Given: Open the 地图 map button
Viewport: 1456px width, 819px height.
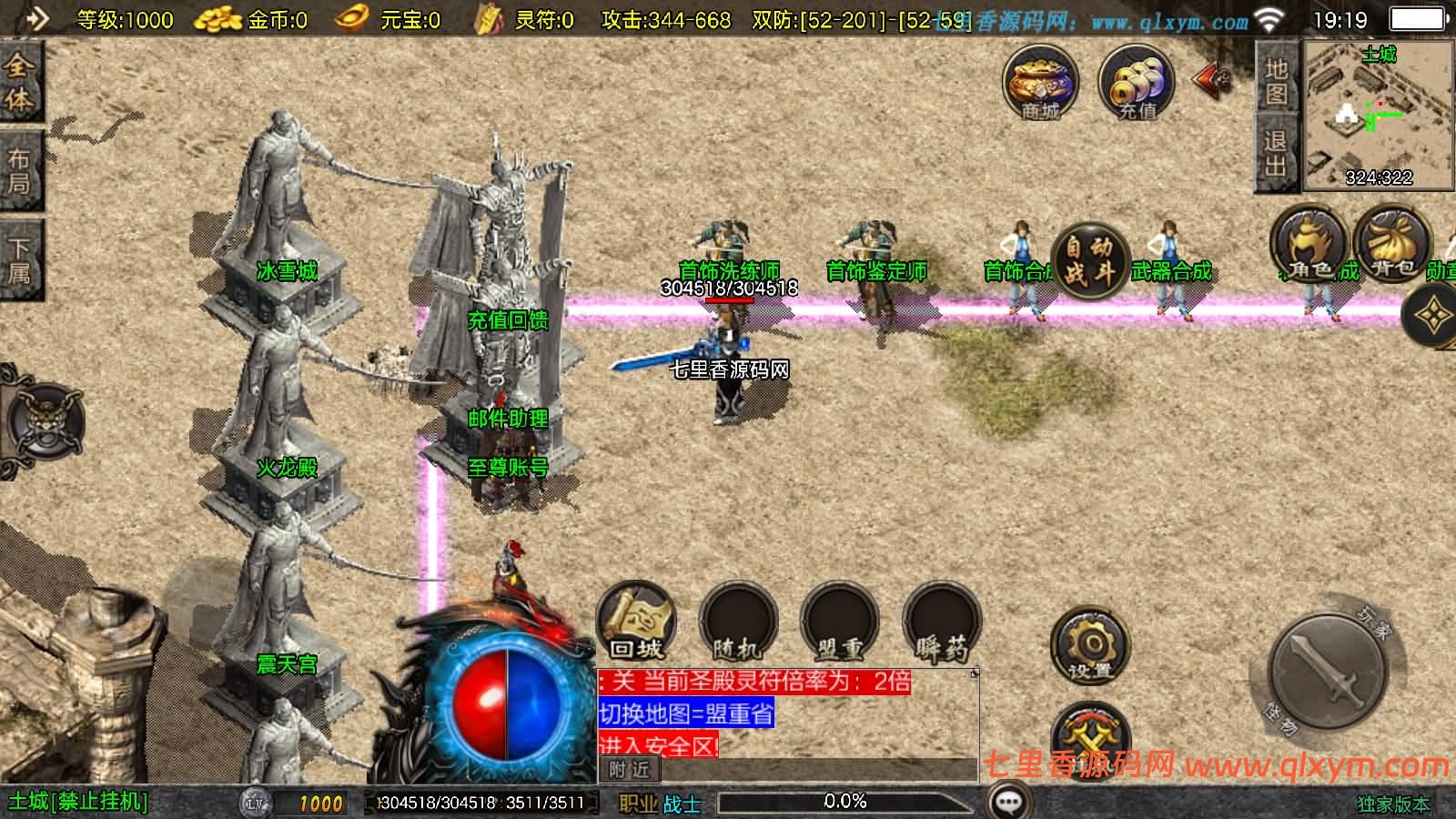Looking at the screenshot, I should pyautogui.click(x=1275, y=81).
